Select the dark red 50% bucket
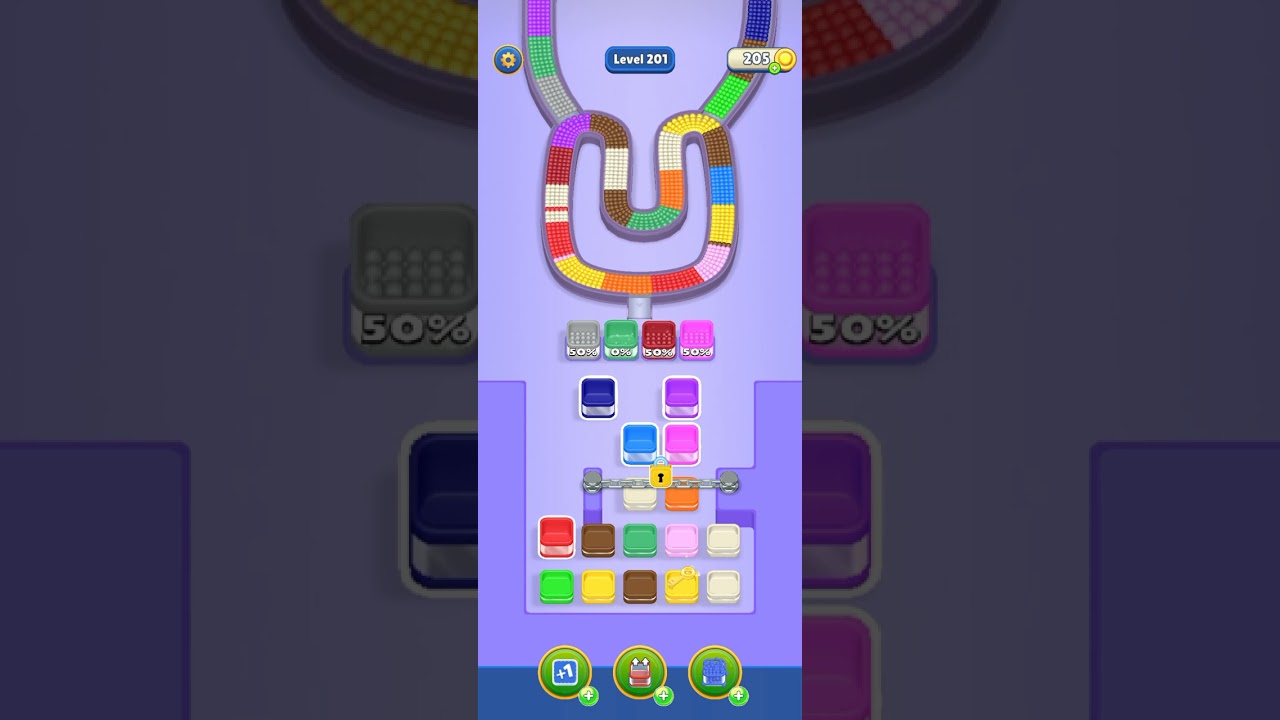 [x=657, y=340]
